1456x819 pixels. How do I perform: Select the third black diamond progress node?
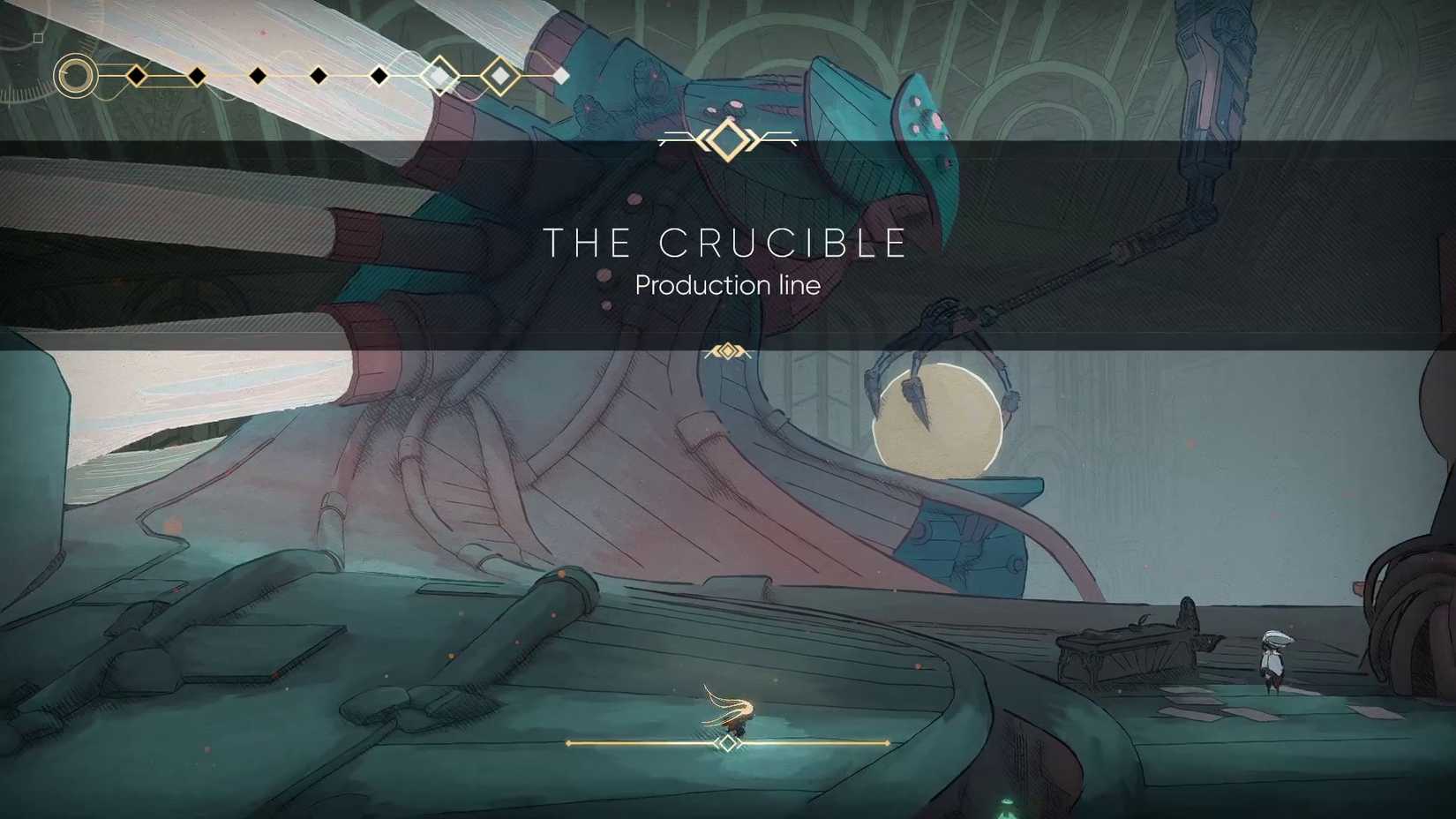258,75
